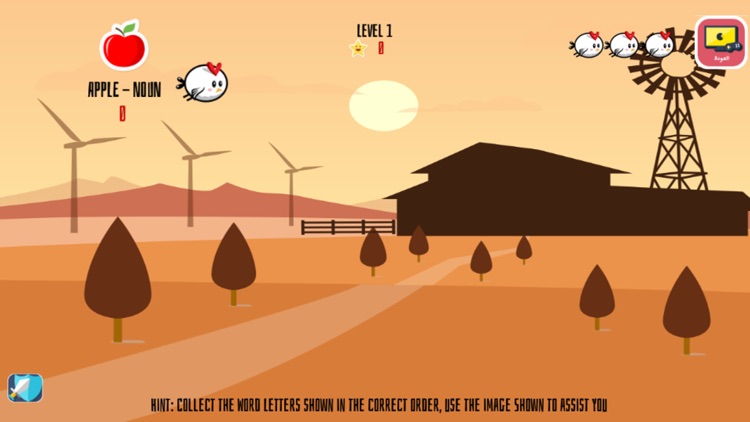Click the red games-portal button with yellow screen
The image size is (750, 422).
tap(720, 42)
